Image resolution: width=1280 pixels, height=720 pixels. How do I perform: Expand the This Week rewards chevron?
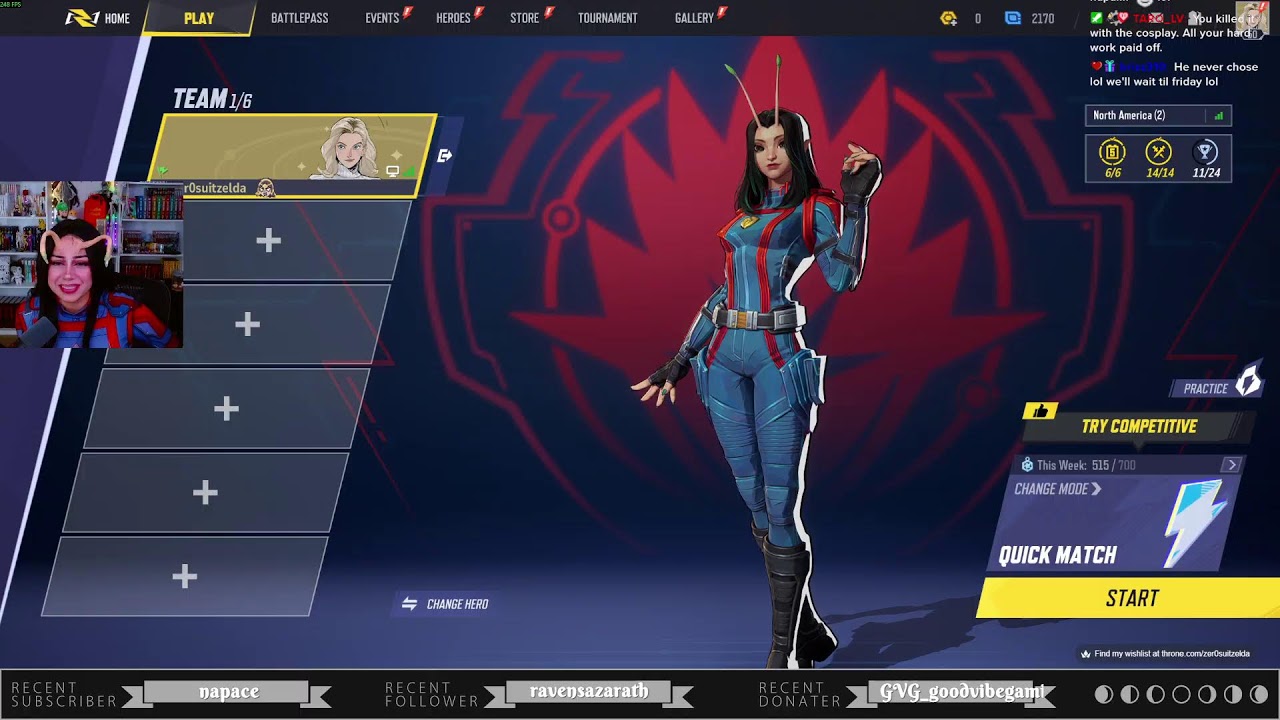tap(1230, 464)
